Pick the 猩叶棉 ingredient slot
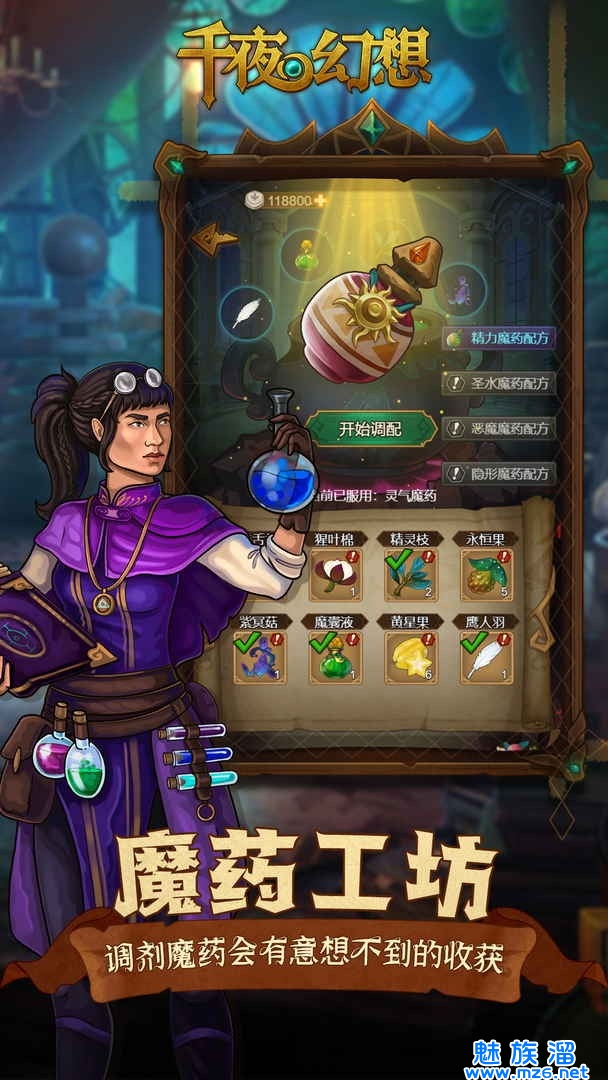The image size is (608, 1080). [335, 573]
